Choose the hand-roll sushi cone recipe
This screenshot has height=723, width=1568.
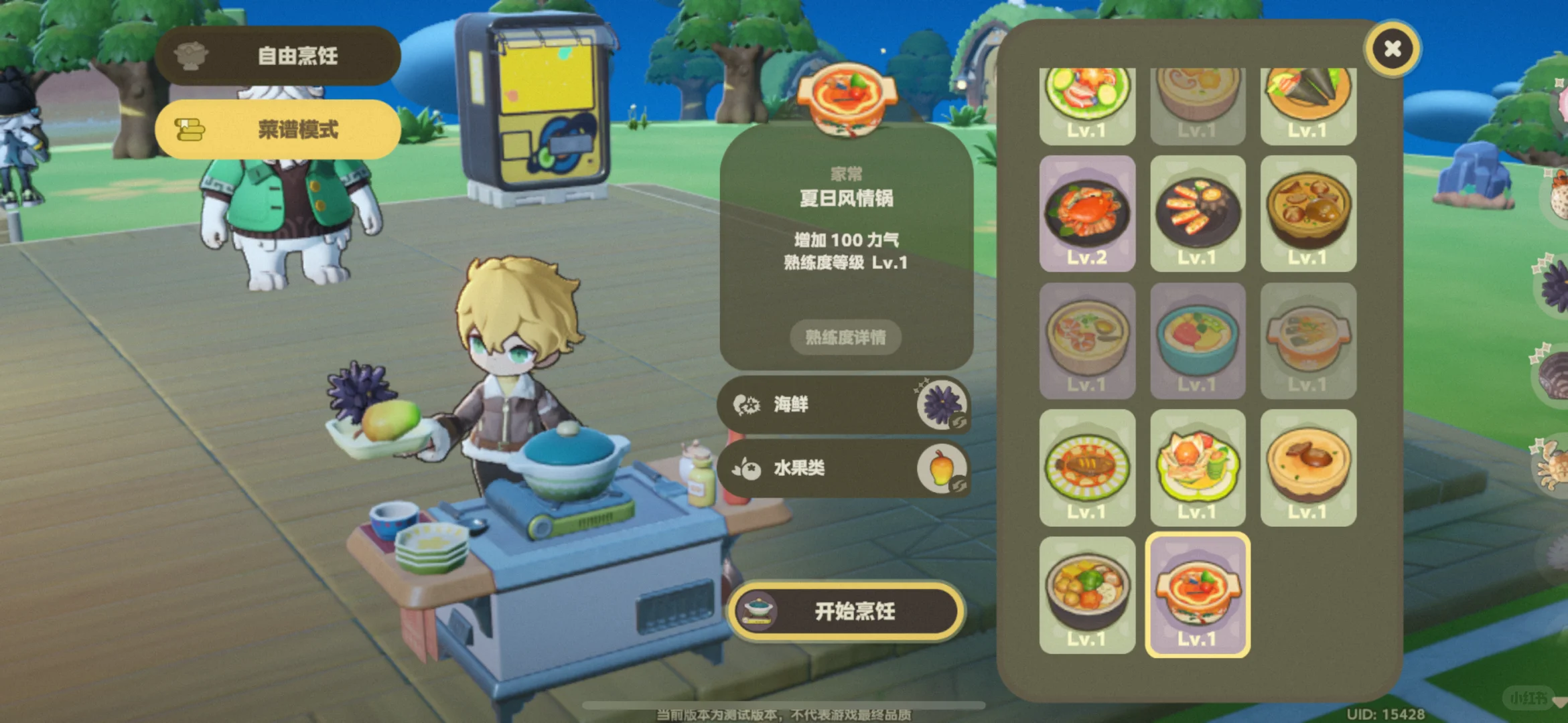[1307, 97]
